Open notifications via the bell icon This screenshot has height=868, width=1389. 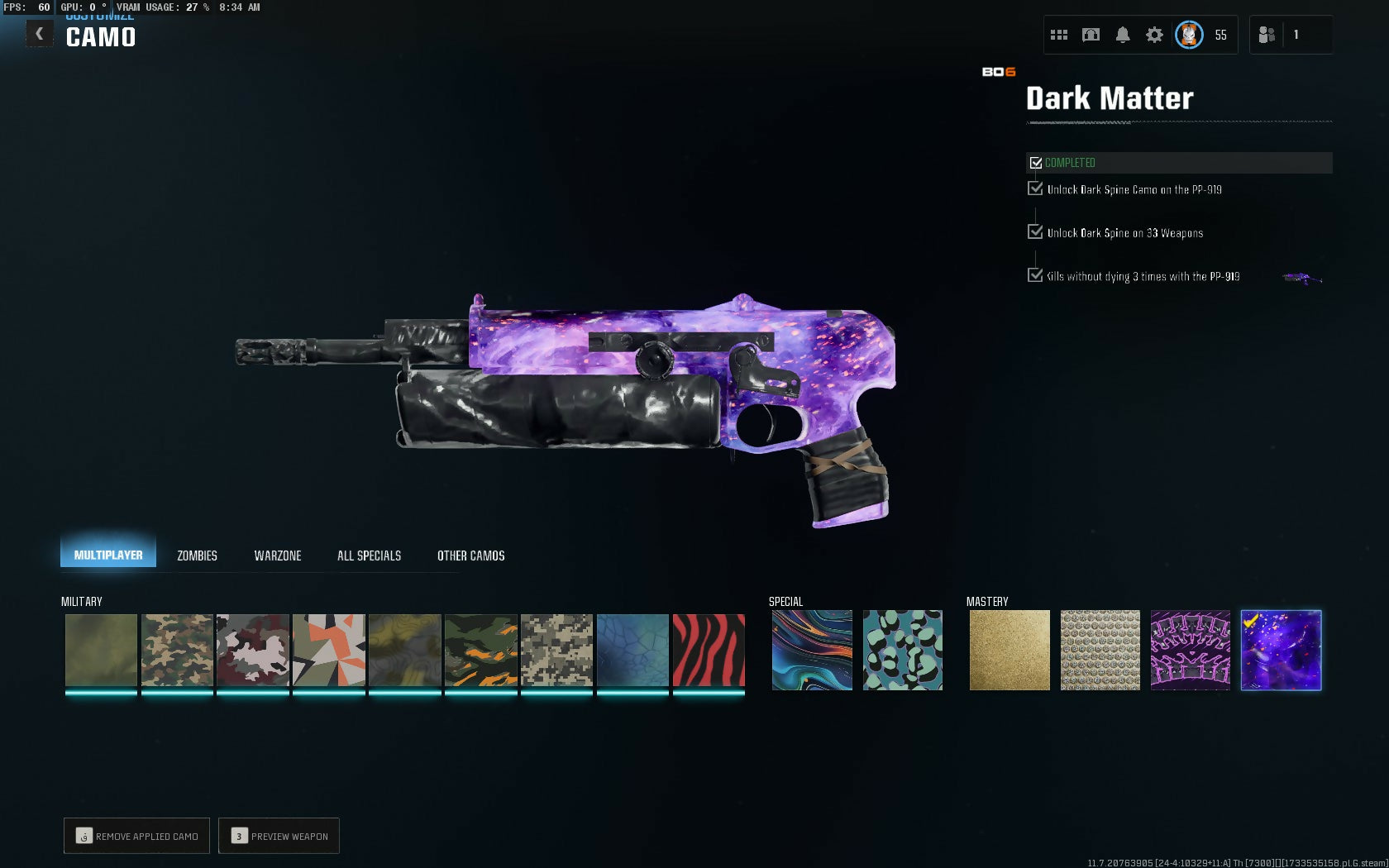point(1123,35)
